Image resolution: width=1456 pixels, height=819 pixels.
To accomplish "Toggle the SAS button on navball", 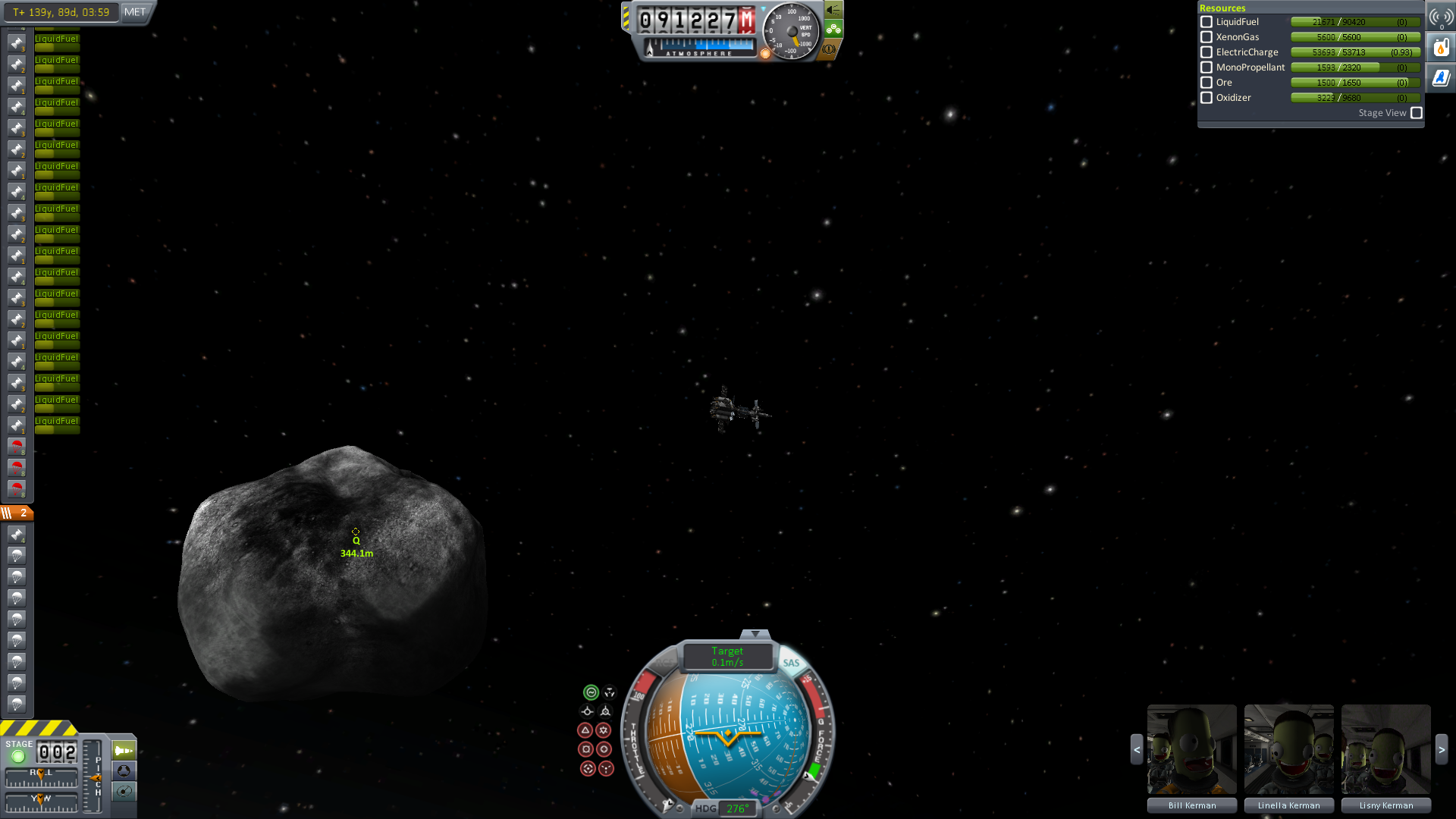I will [791, 663].
